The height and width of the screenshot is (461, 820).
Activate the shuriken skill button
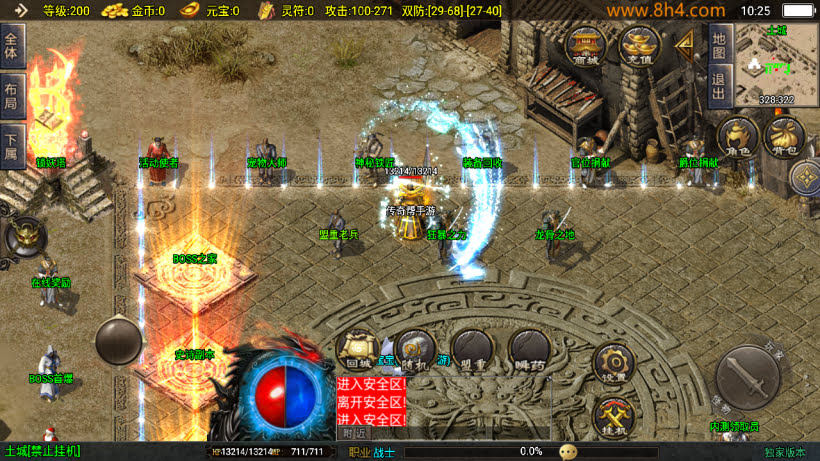[x=806, y=178]
